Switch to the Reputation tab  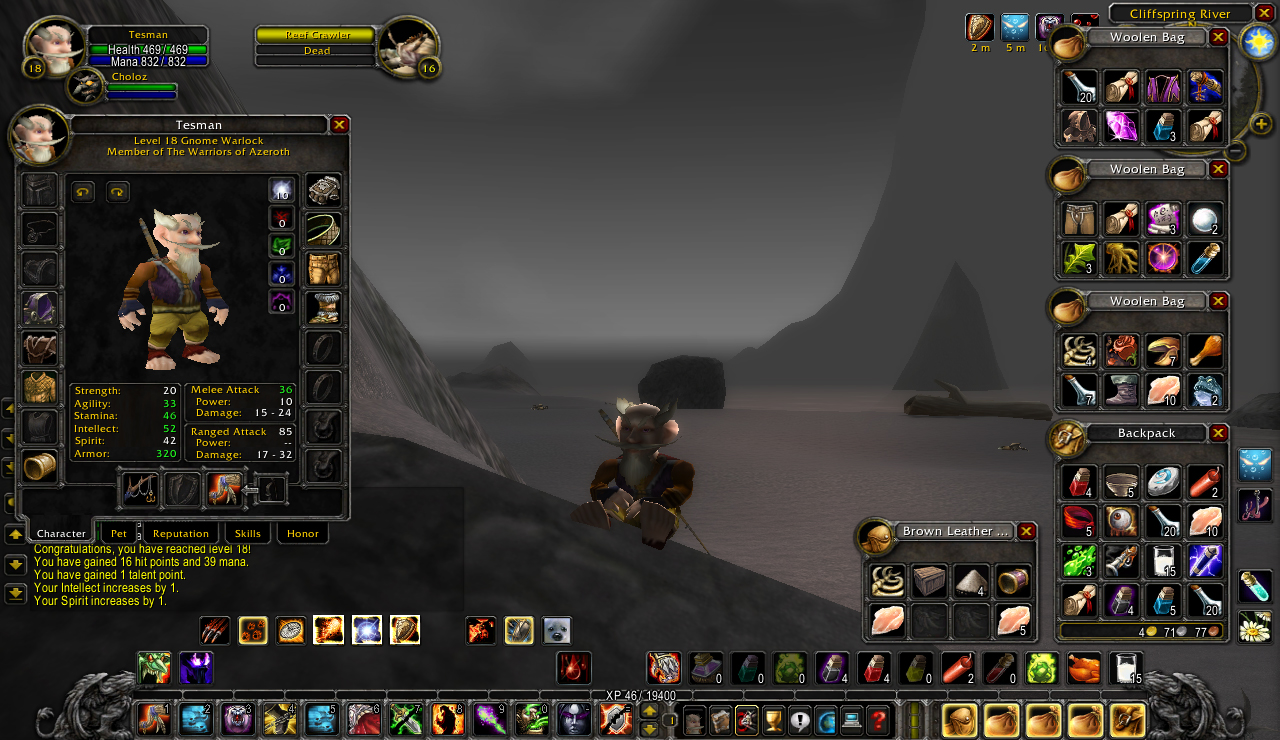(181, 534)
